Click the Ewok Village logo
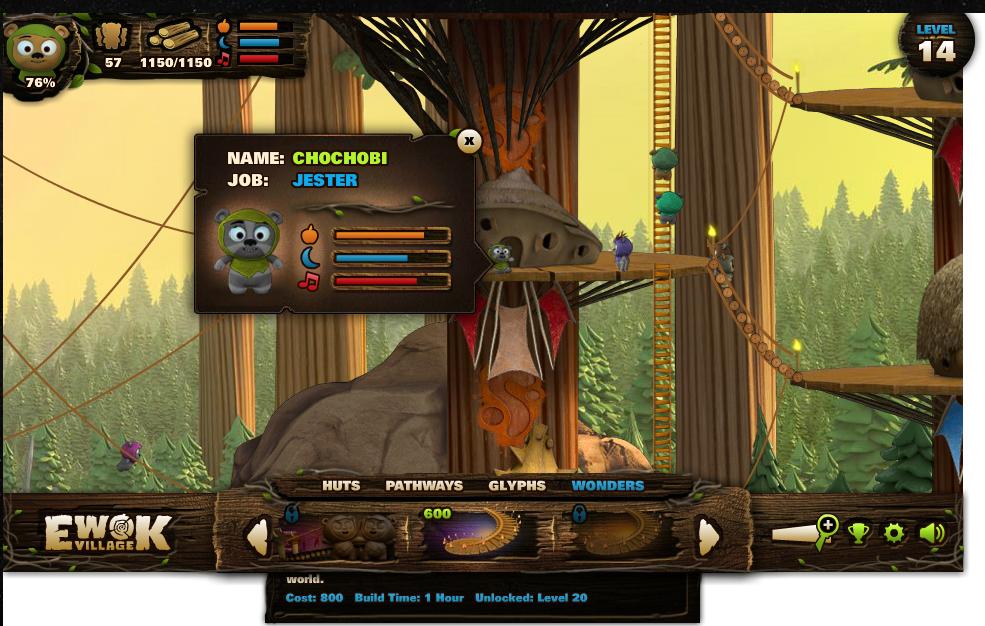985x626 pixels. [108, 533]
